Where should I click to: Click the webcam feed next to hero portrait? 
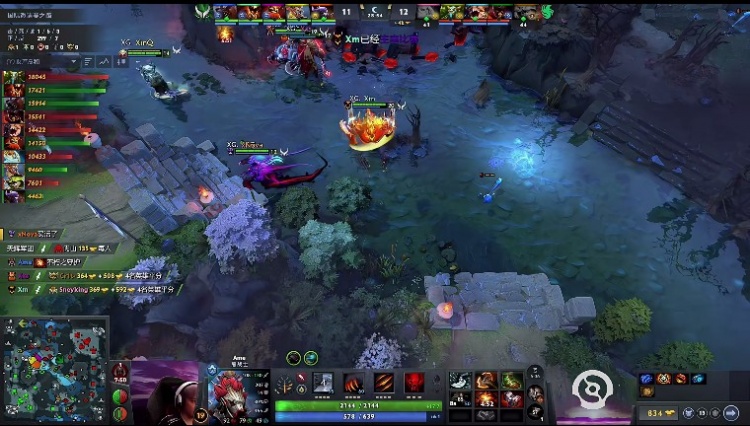click(163, 392)
